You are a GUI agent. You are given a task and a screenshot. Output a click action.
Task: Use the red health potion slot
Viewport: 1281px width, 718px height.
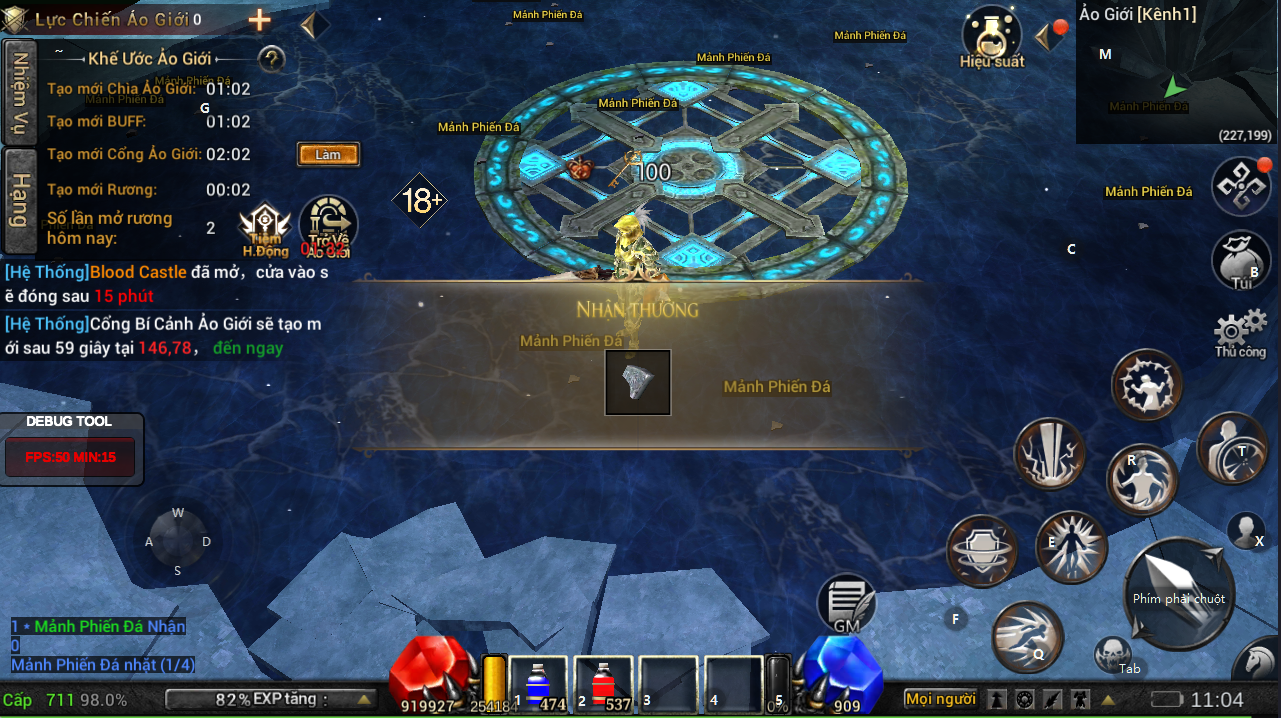pyautogui.click(x=603, y=686)
